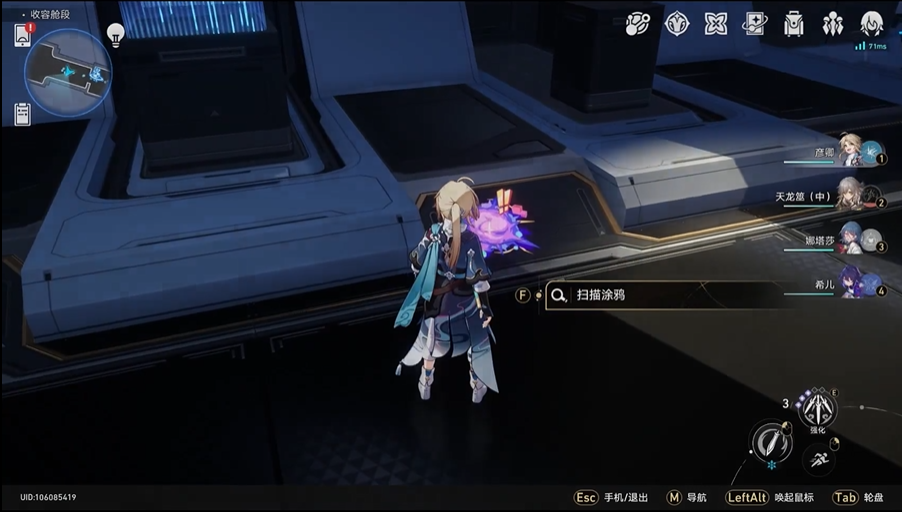Viewport: 902px width, 512px height.
Task: Open the star card warp icon
Action: coord(756,24)
